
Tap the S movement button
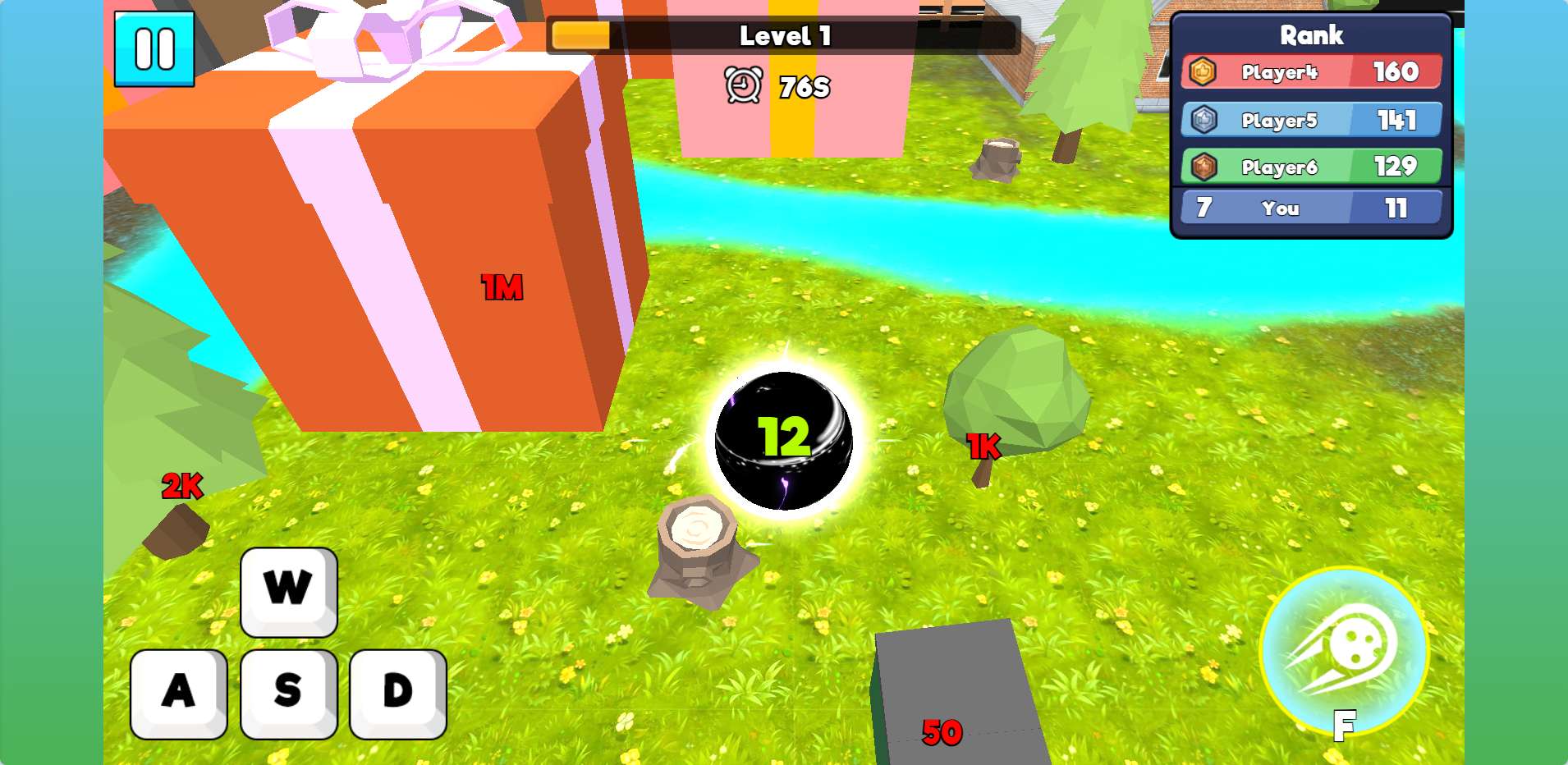(x=288, y=693)
